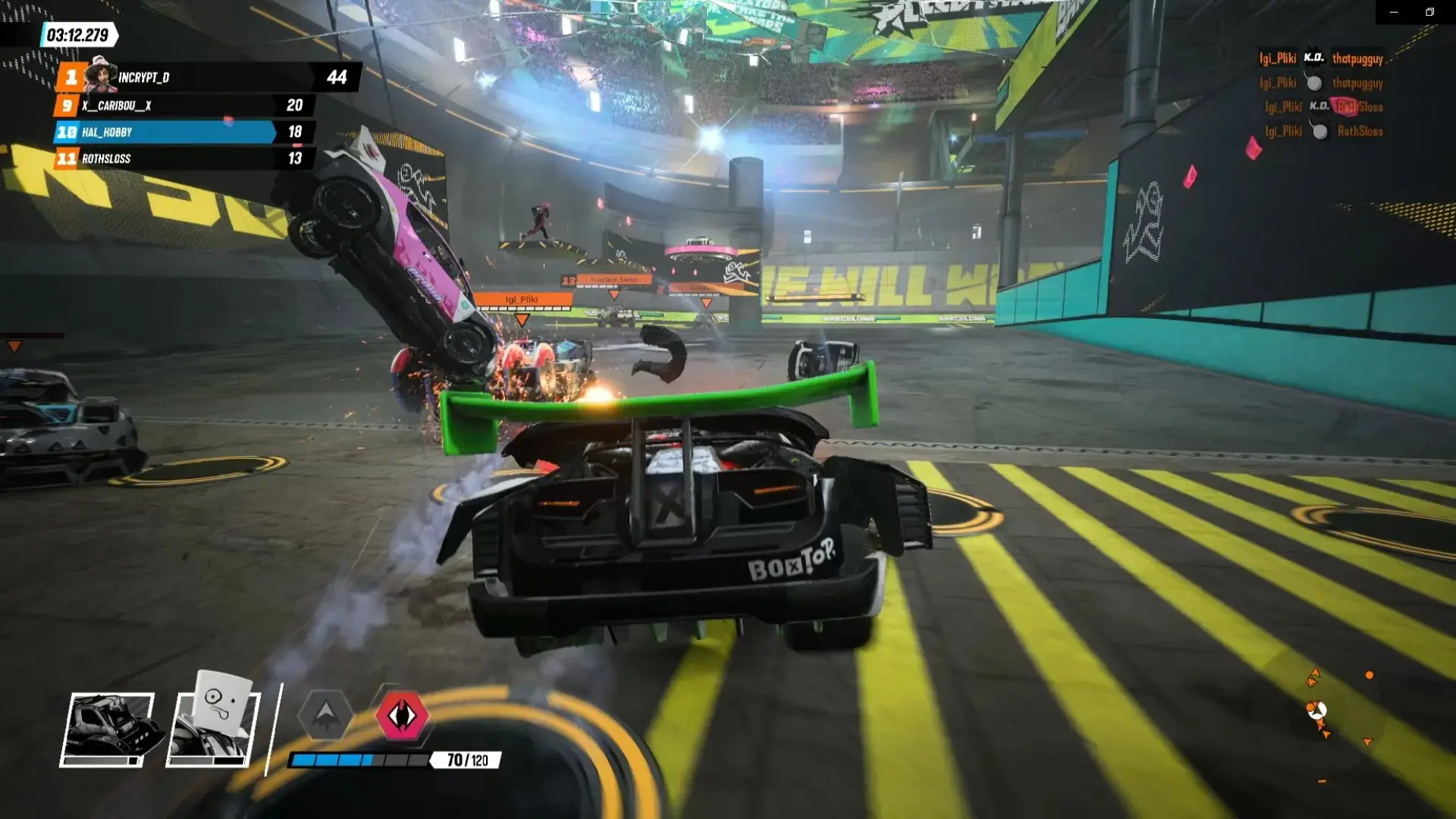Screen dimensions: 1456x819
Task: Choose the highlighted HAL_HOBBY leaderboard row
Action: click(x=182, y=132)
